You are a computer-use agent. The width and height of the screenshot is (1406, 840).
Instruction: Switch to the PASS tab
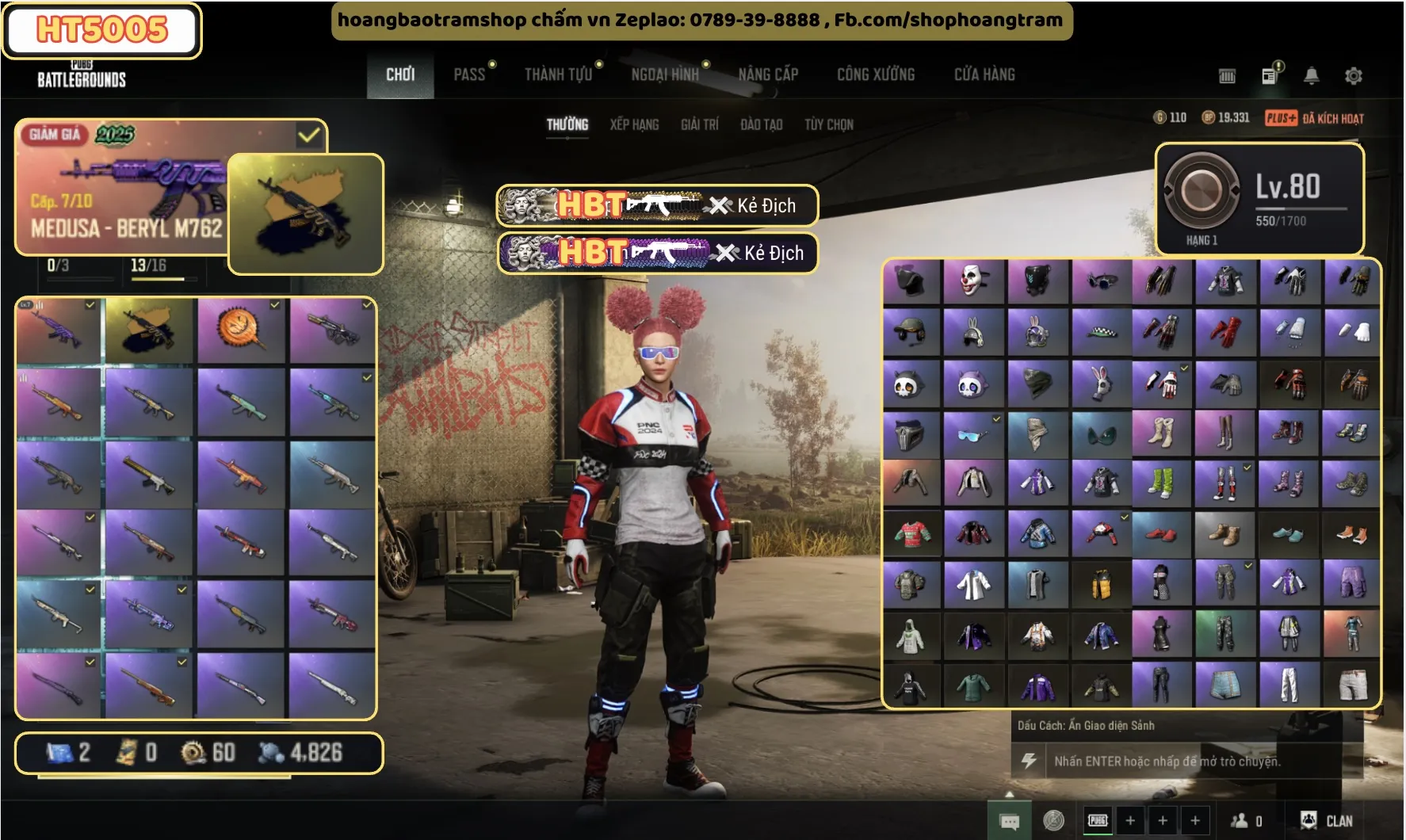469,75
